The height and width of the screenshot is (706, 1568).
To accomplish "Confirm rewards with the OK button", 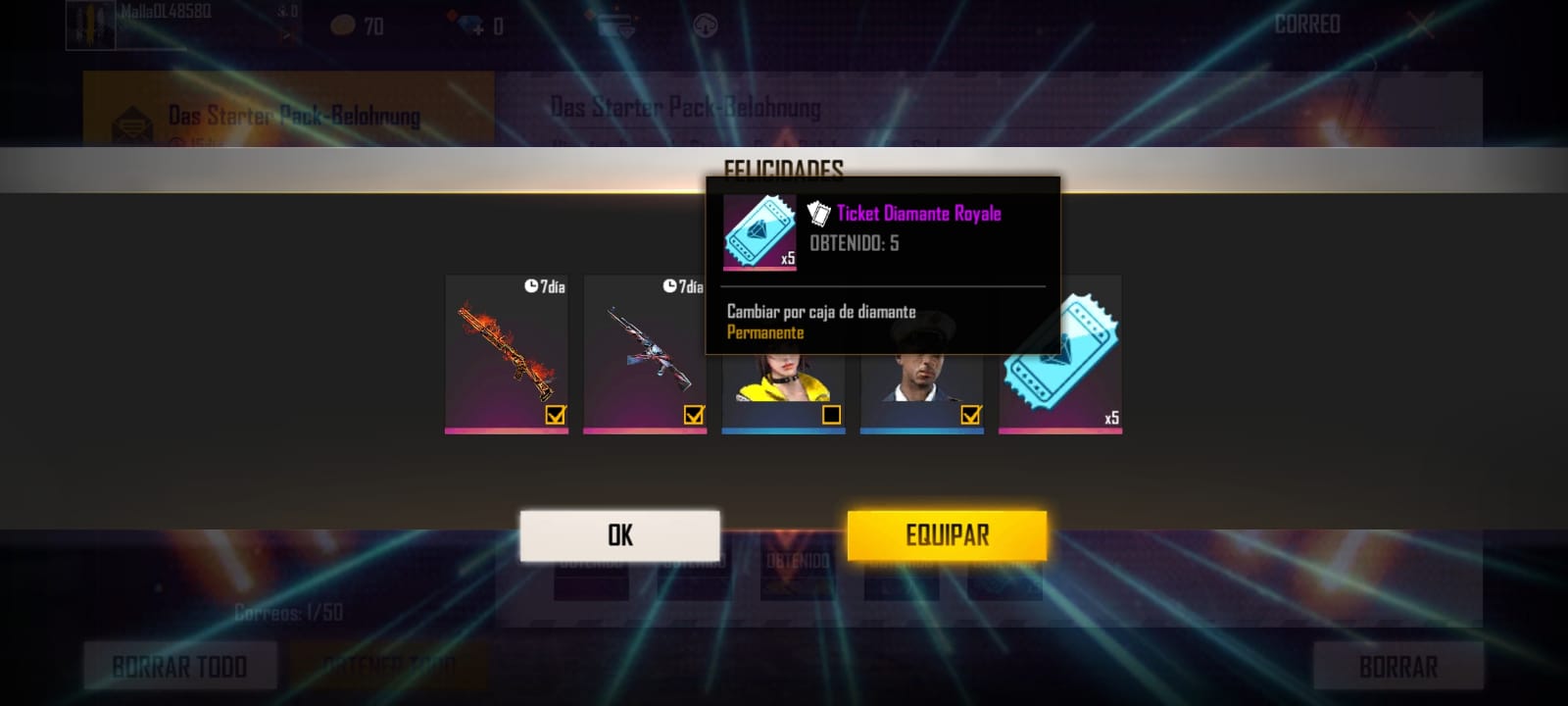I will click(x=619, y=535).
